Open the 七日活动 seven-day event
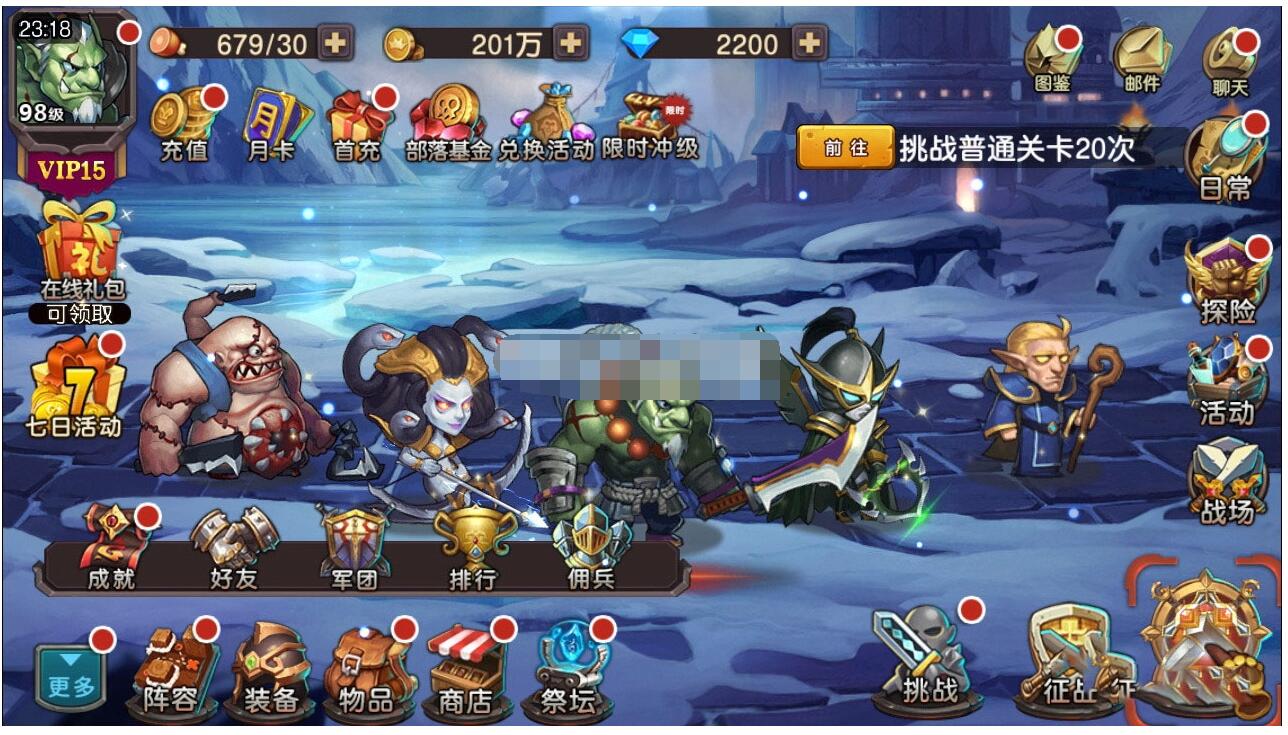 pos(76,390)
